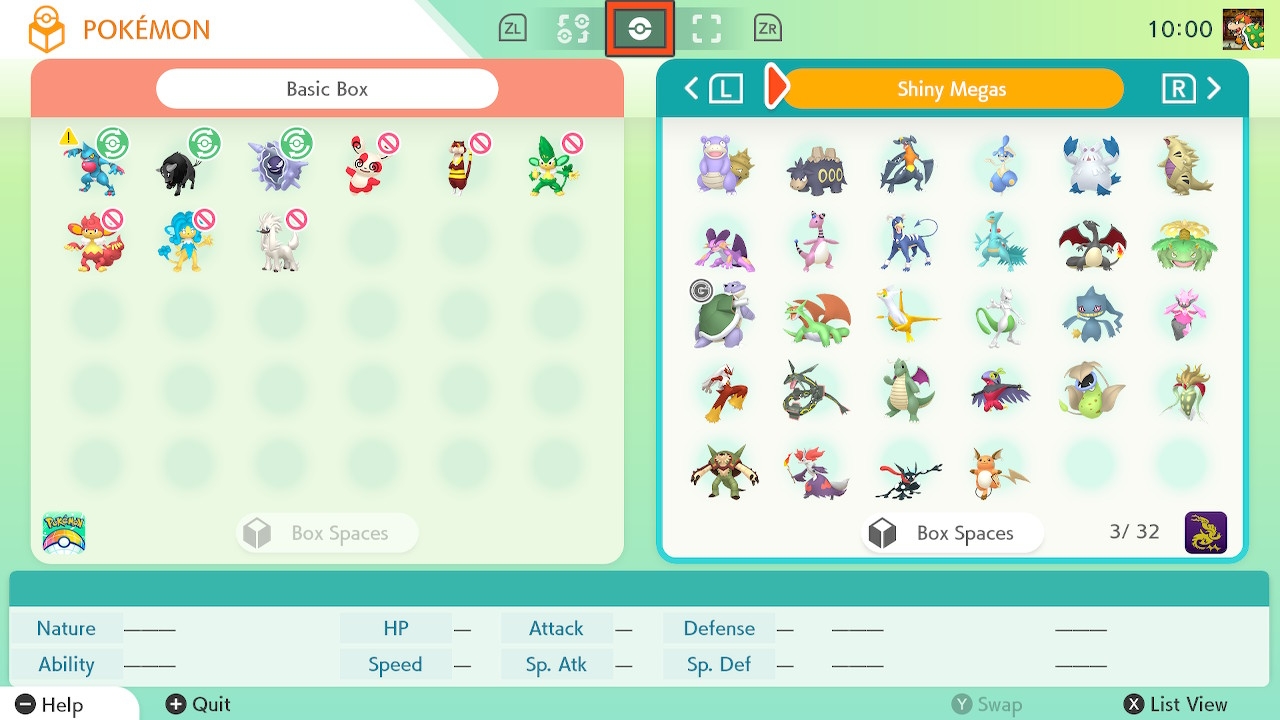Go to the previous box with left arrow

692,89
